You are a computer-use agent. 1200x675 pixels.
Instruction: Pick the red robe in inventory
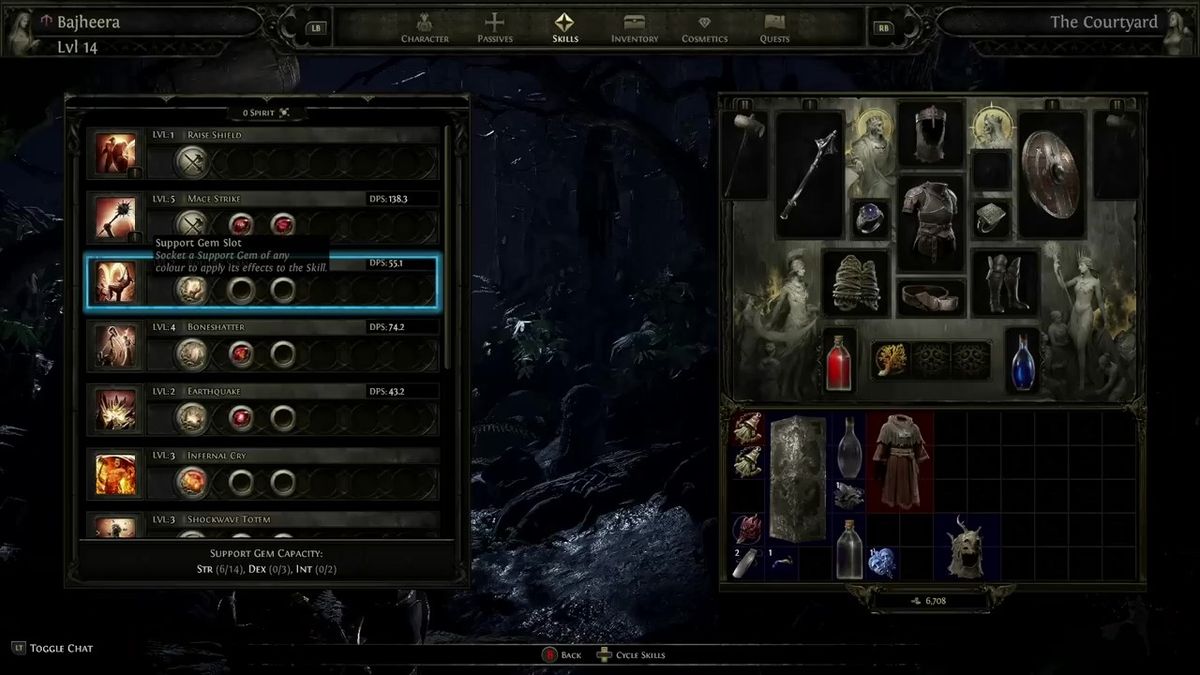(x=900, y=461)
